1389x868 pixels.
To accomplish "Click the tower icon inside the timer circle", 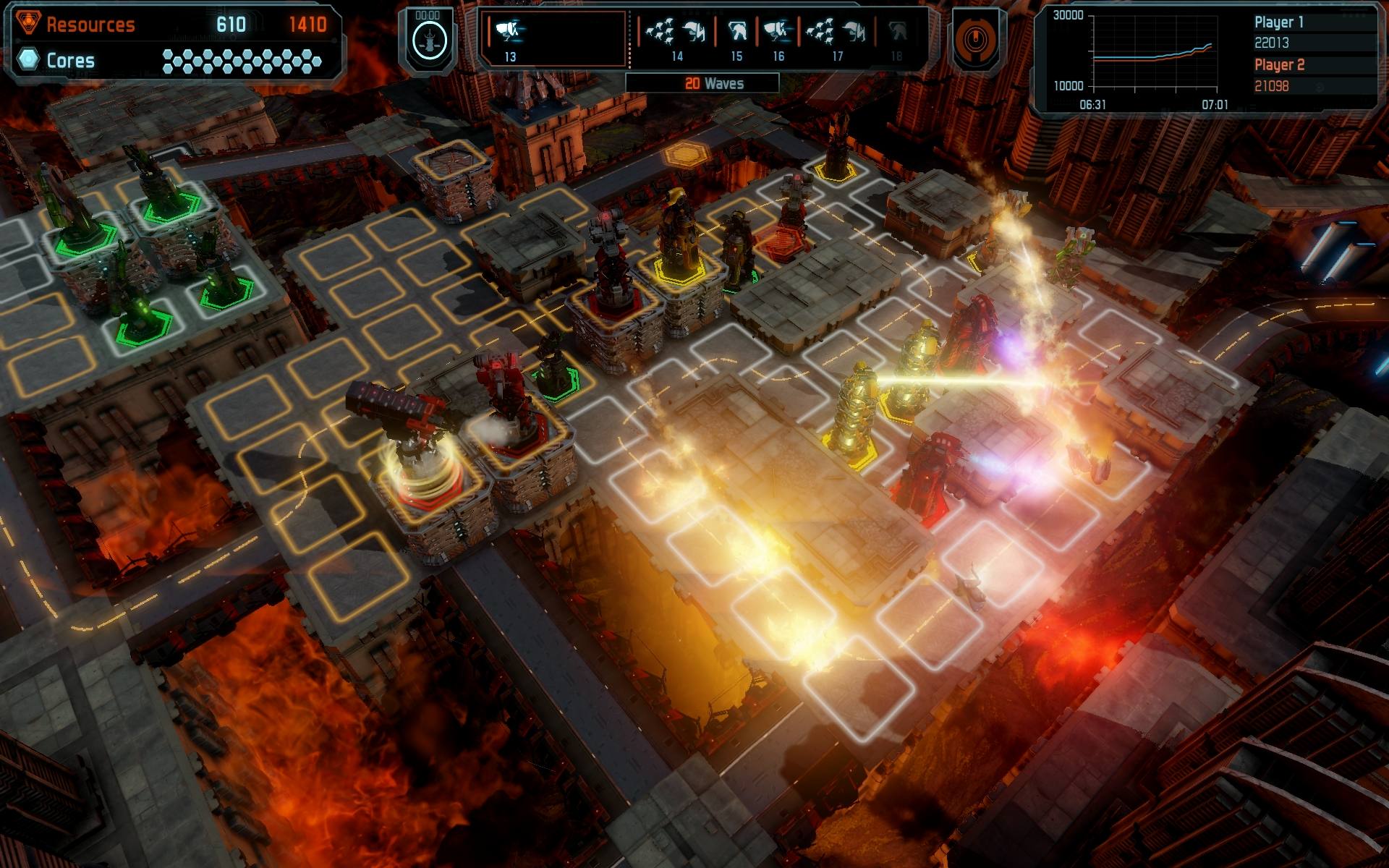I will coord(428,40).
